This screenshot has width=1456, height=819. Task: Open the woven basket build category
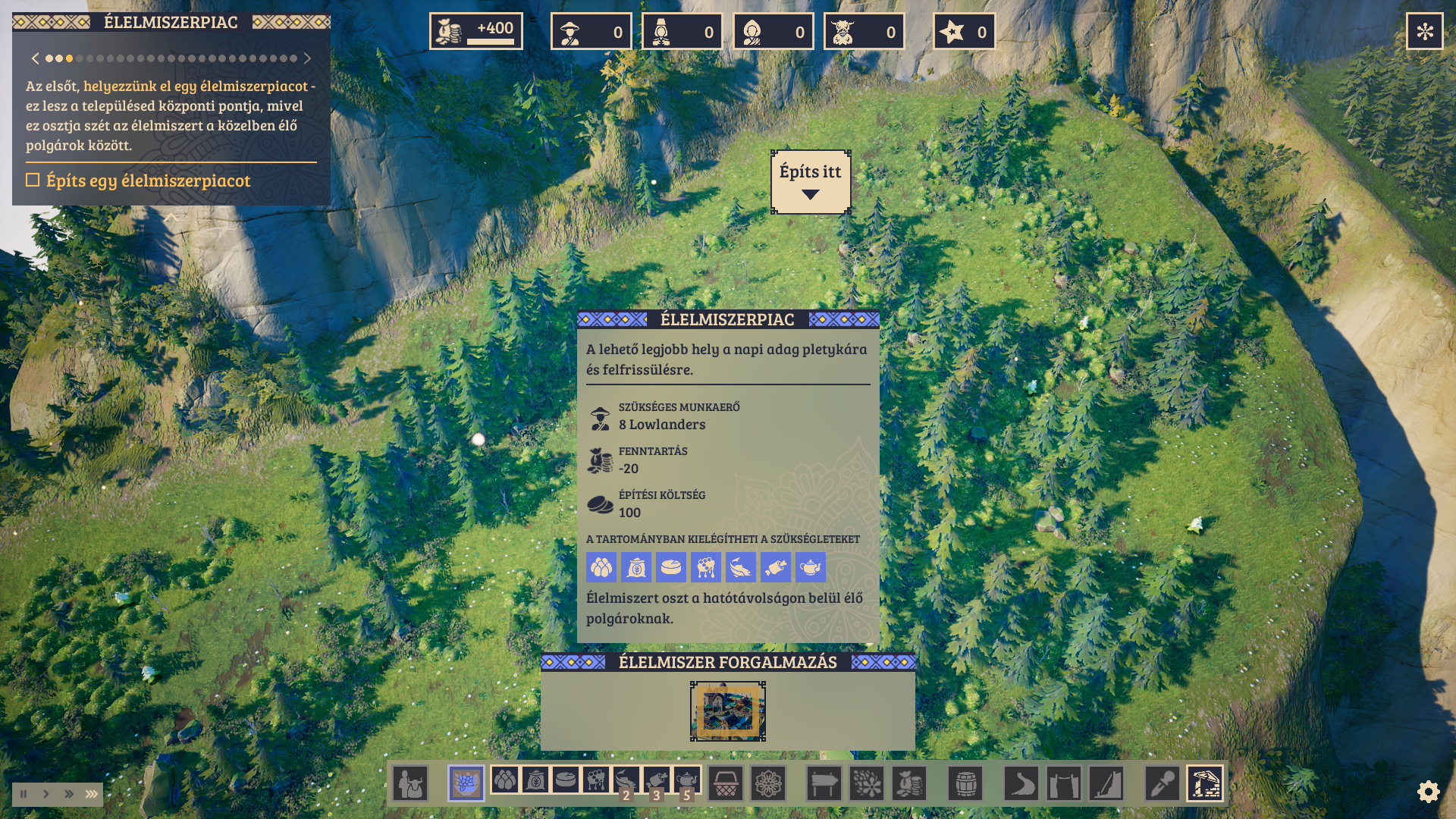coord(726,783)
